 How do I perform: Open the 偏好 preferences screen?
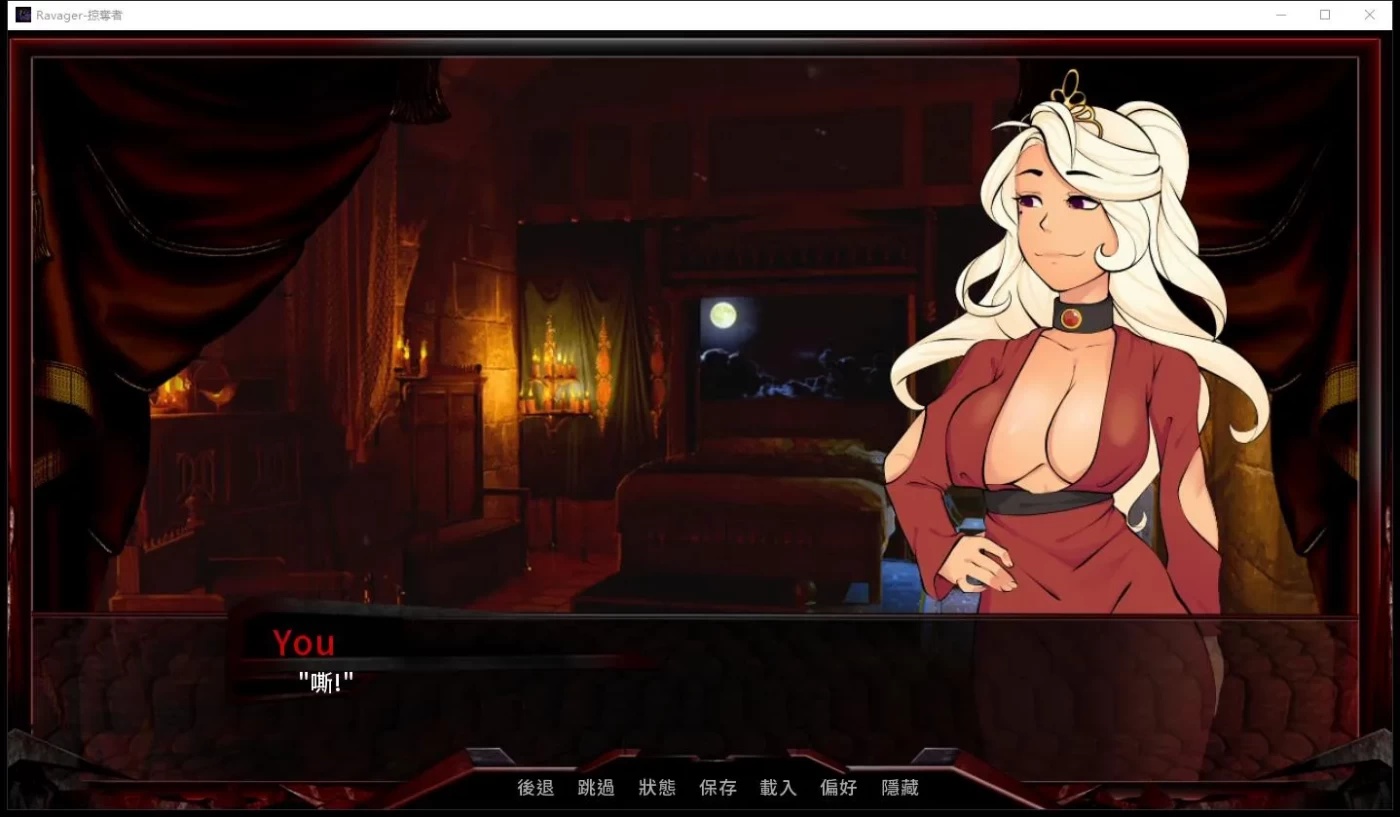click(838, 788)
